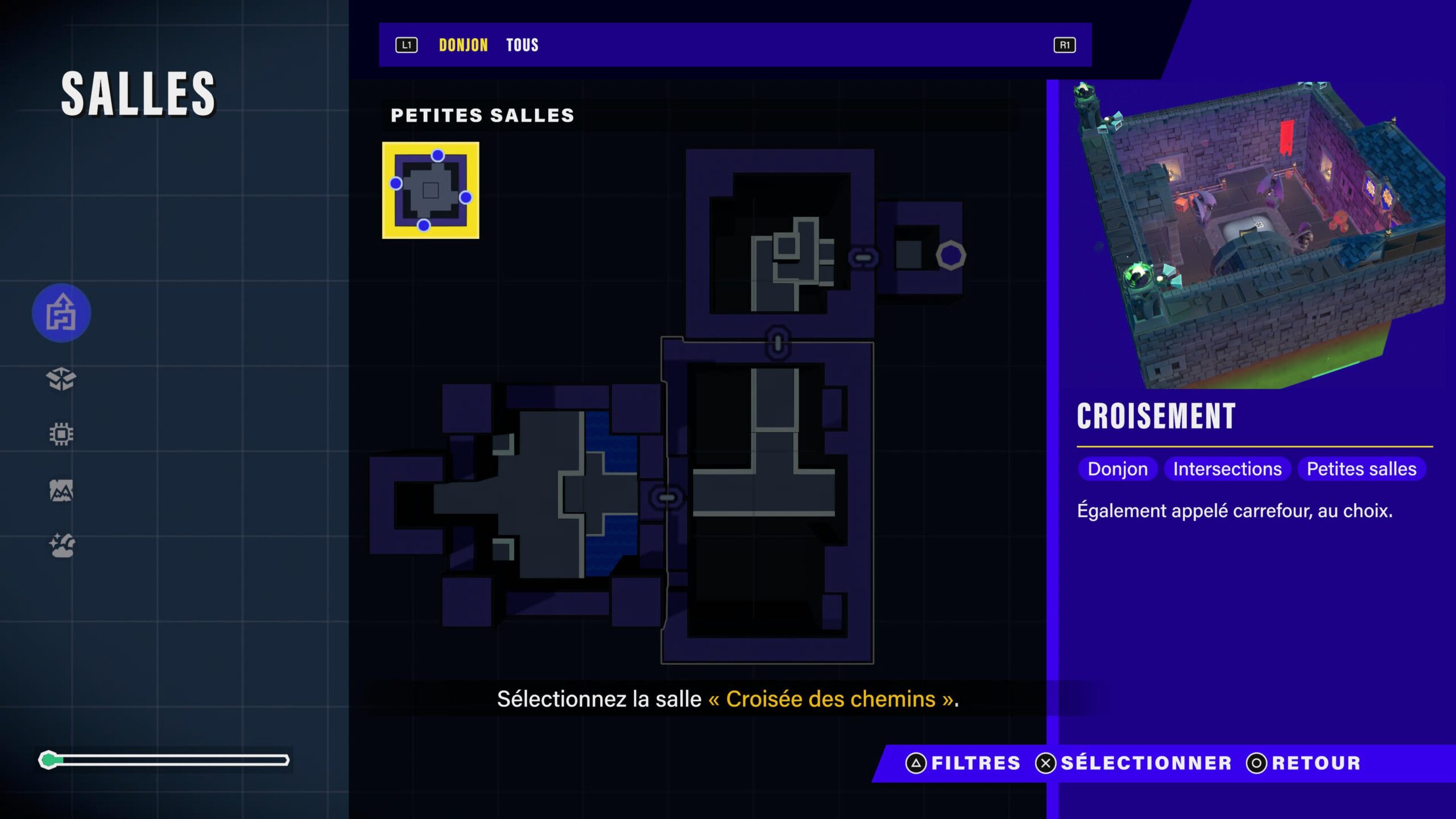Click the L1 shoulder button indicator

[406, 44]
